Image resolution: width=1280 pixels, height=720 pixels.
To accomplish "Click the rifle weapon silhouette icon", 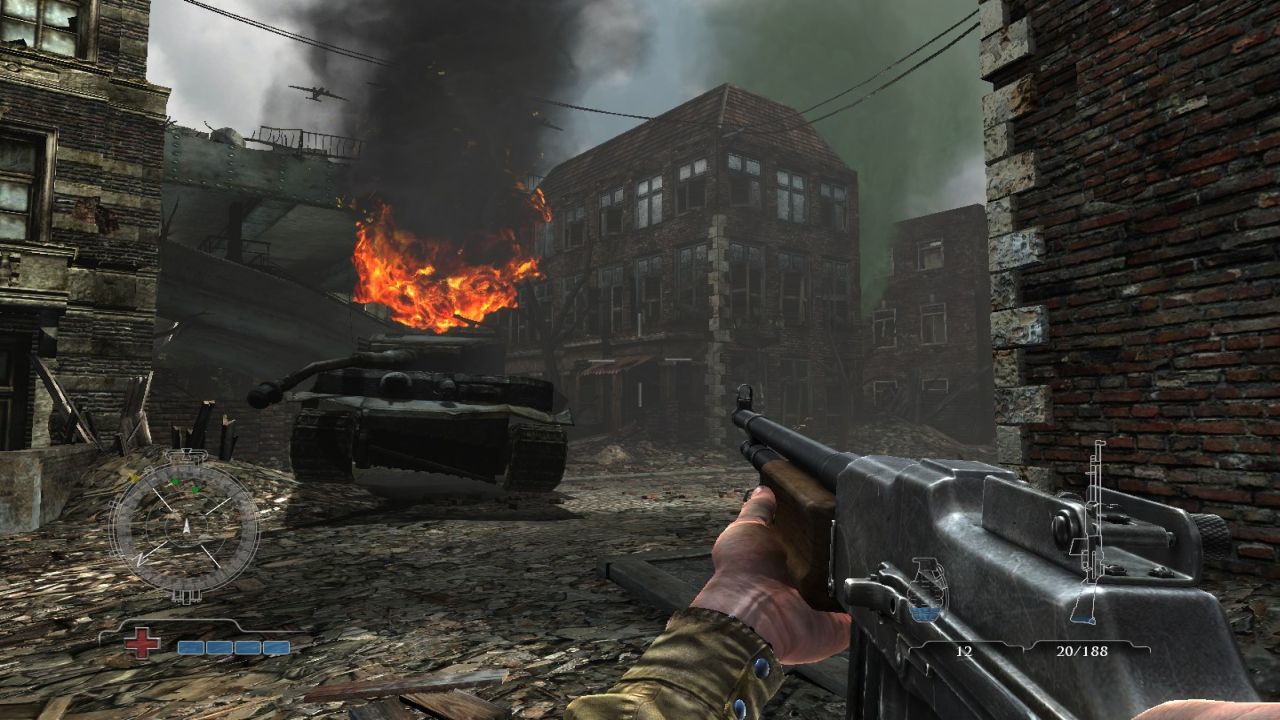I will point(1090,530).
